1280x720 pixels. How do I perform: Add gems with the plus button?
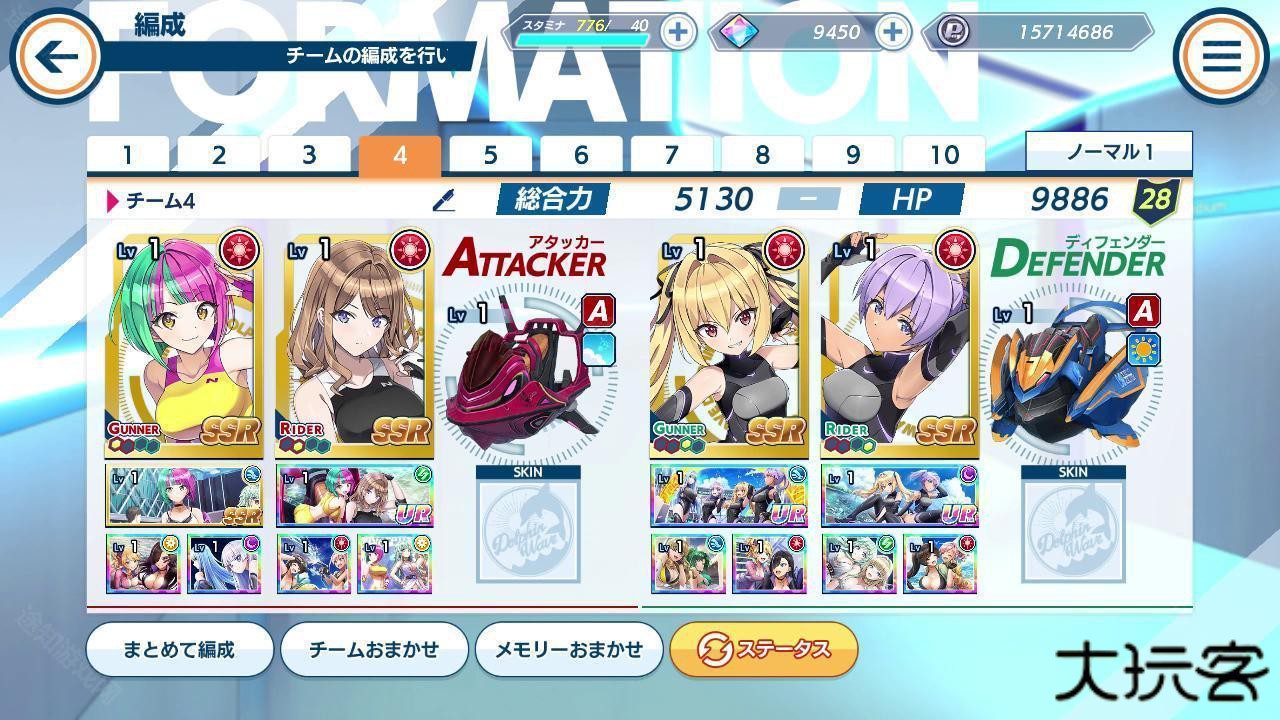click(x=892, y=31)
